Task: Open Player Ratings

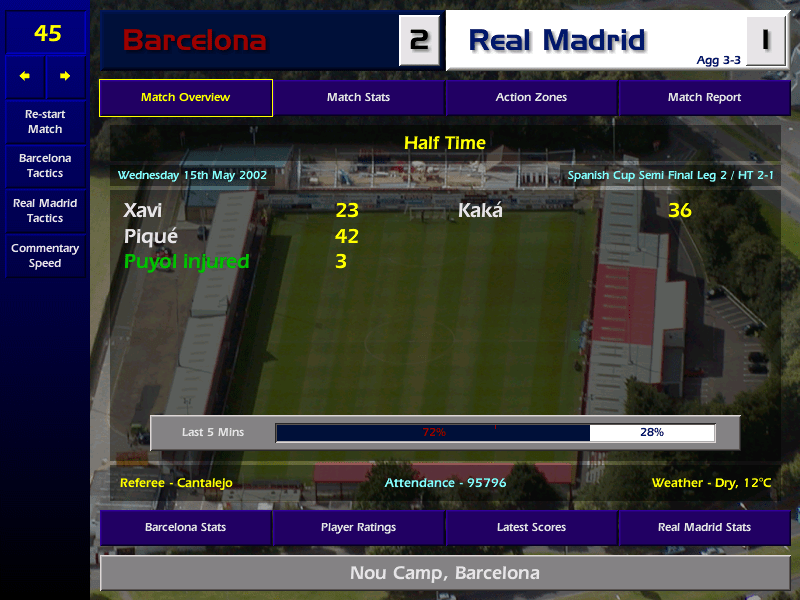Action: coord(358,527)
